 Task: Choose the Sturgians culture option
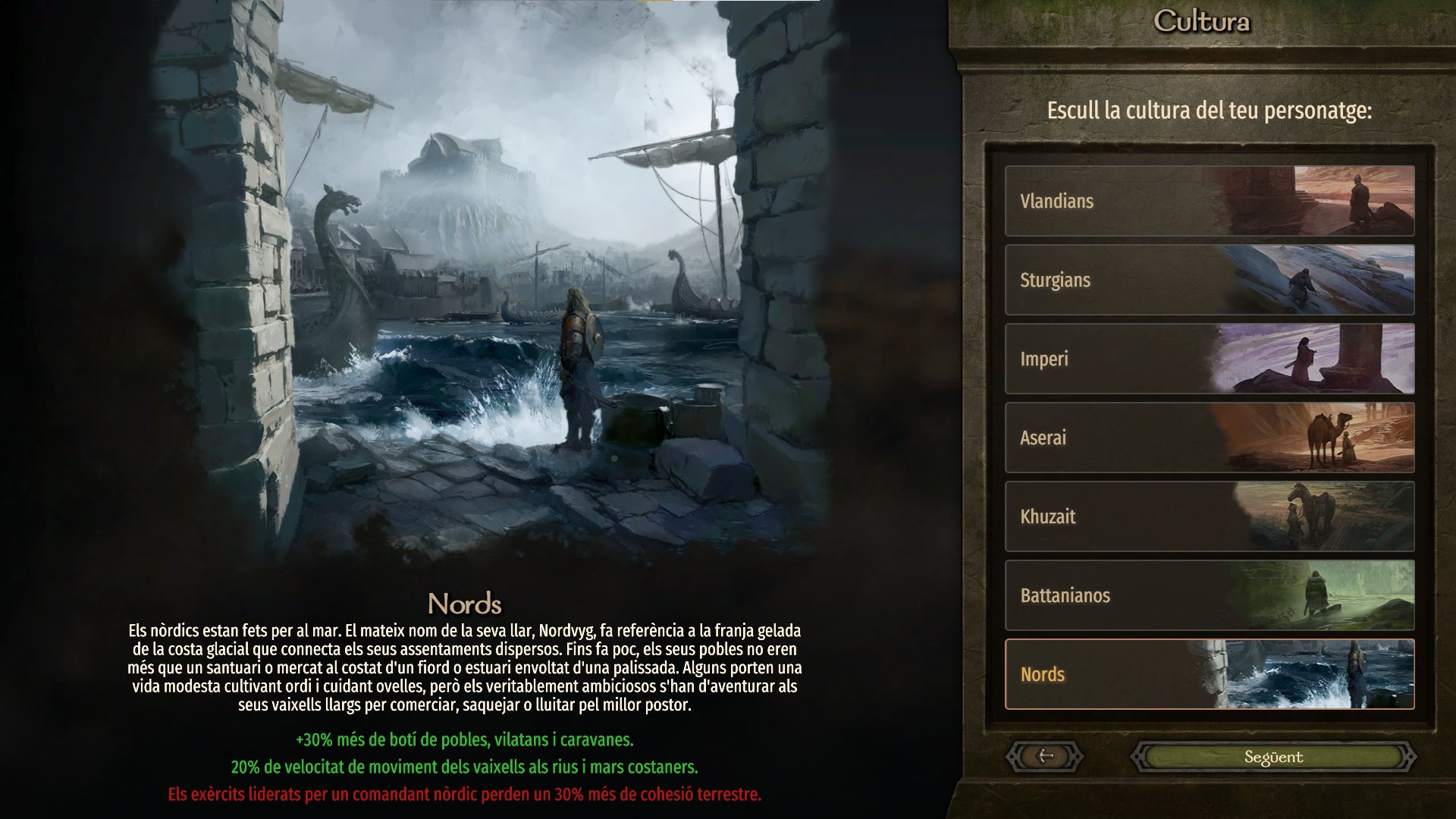1209,280
